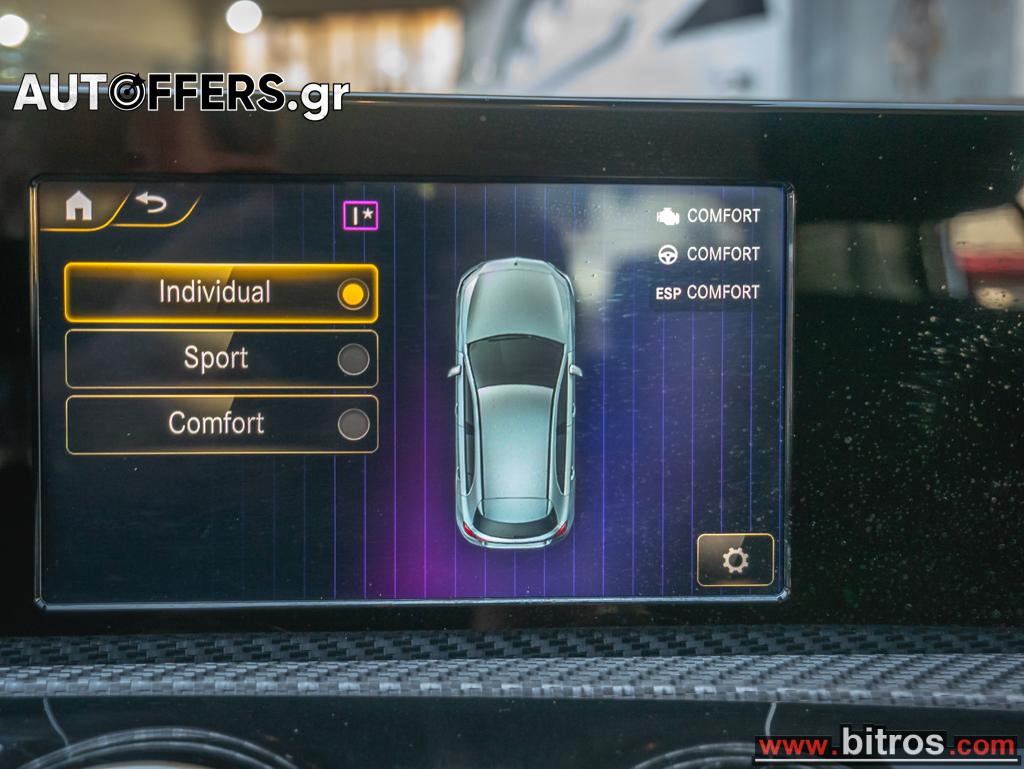Screen dimensions: 1024x769
Task: Go to the home screen
Action: click(78, 206)
